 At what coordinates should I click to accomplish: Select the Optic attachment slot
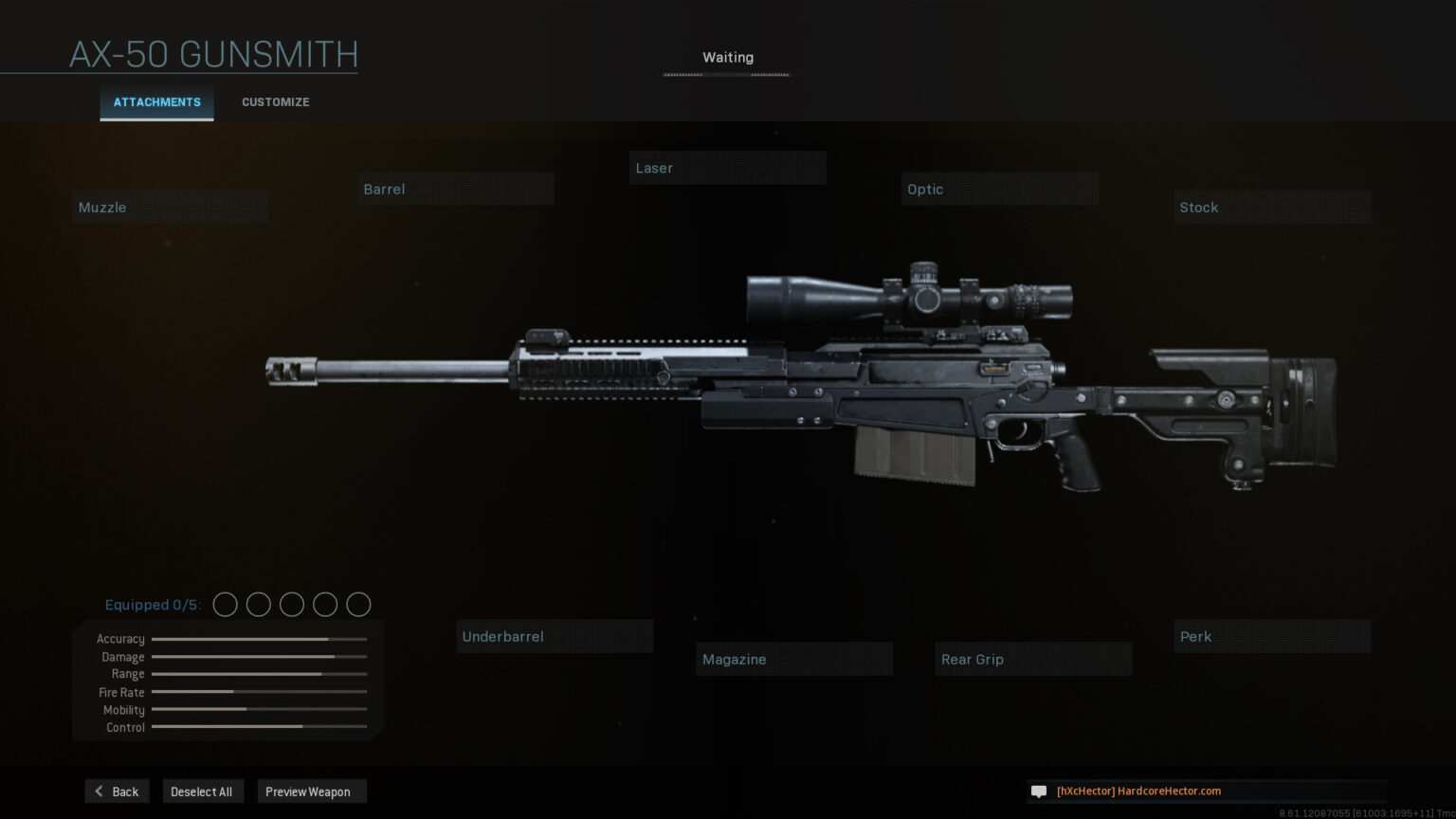[999, 190]
